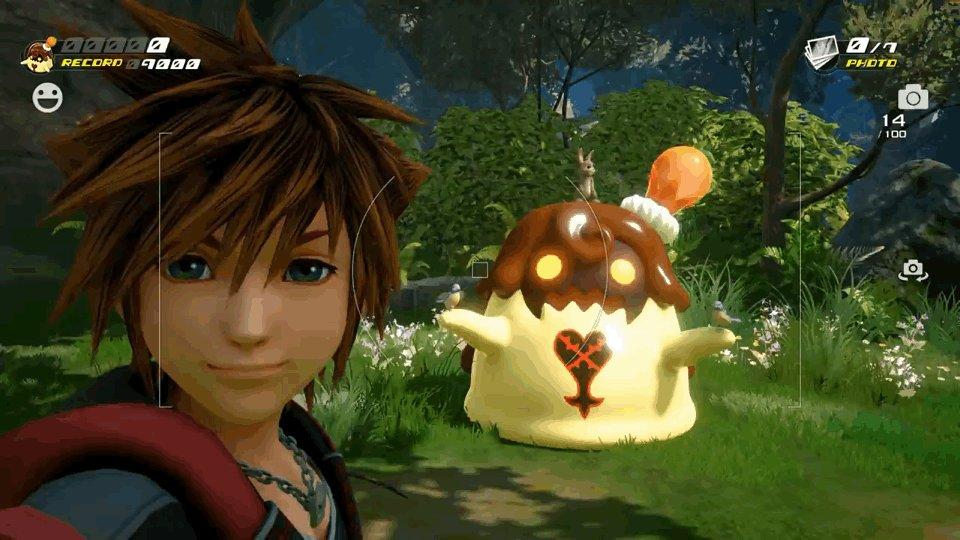Open the photo stack icon
The height and width of the screenshot is (540, 960).
[x=821, y=53]
